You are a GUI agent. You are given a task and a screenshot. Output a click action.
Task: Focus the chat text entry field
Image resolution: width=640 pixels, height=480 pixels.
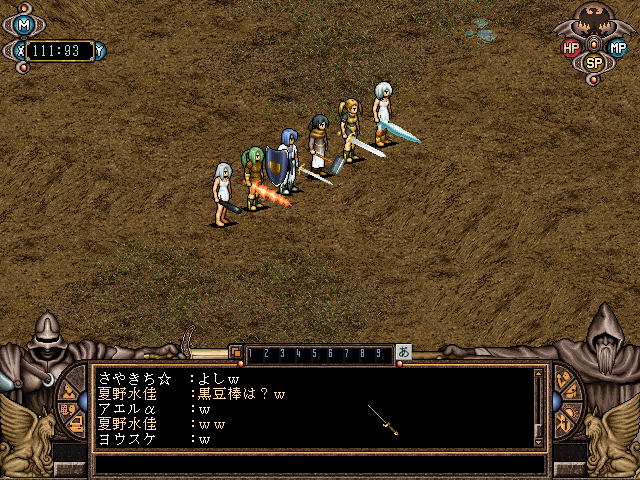coord(320,464)
